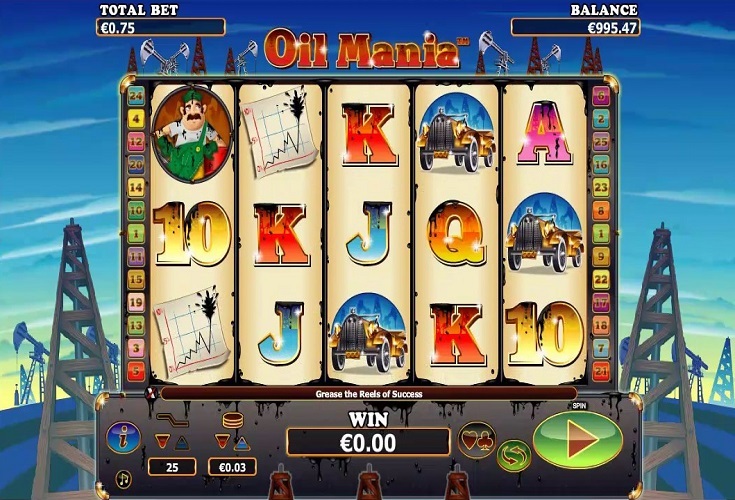Activate the autoplay circular arrows button
The image size is (735, 500).
[x=513, y=455]
